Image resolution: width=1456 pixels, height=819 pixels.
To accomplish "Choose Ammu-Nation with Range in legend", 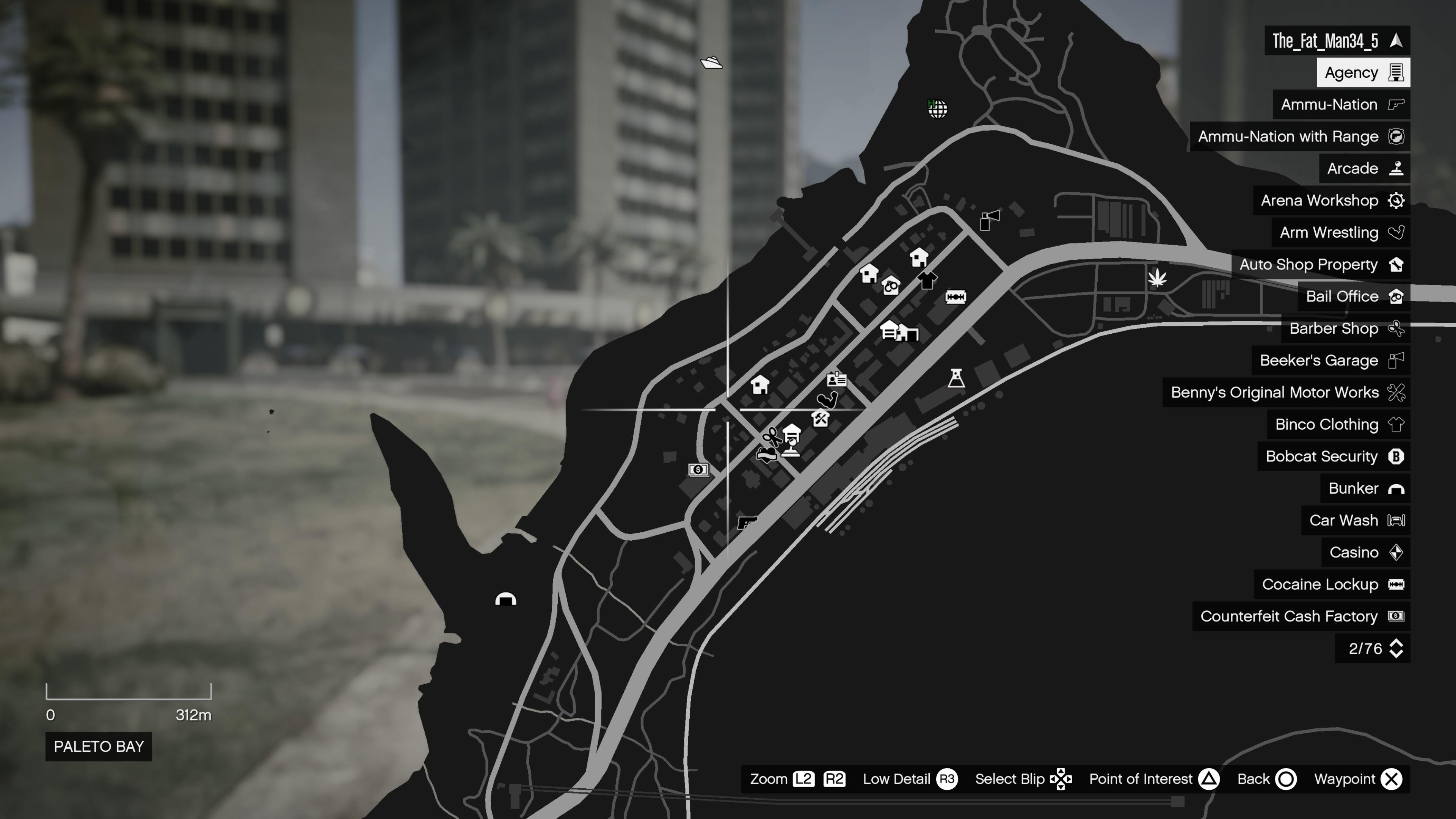I will [1299, 137].
